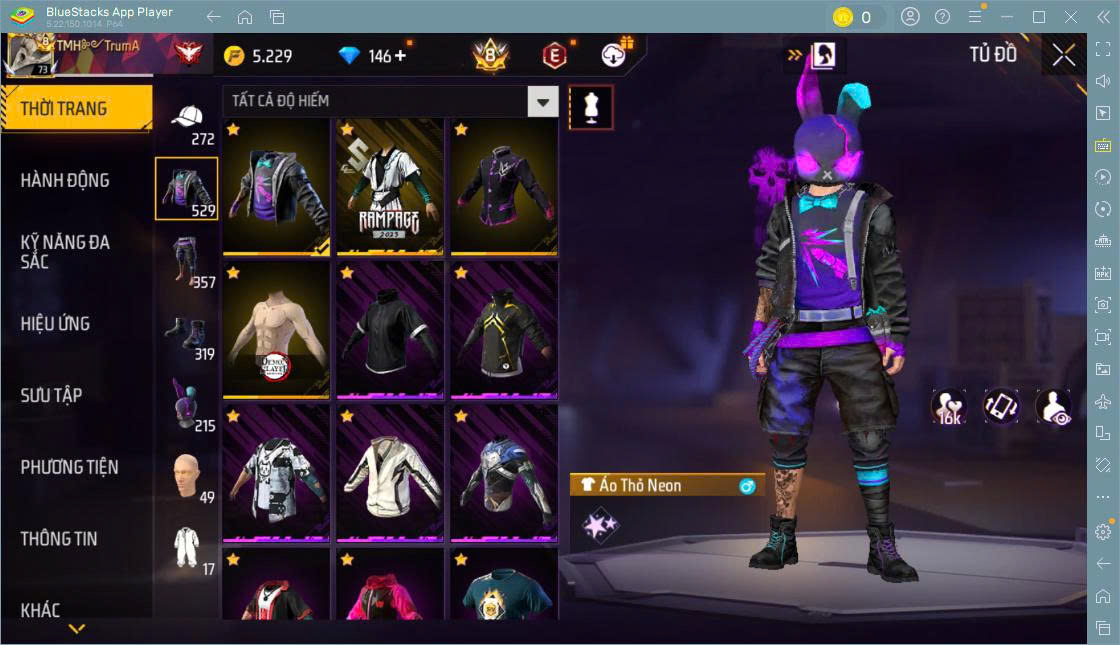Add diamonds with the plus button

point(401,56)
